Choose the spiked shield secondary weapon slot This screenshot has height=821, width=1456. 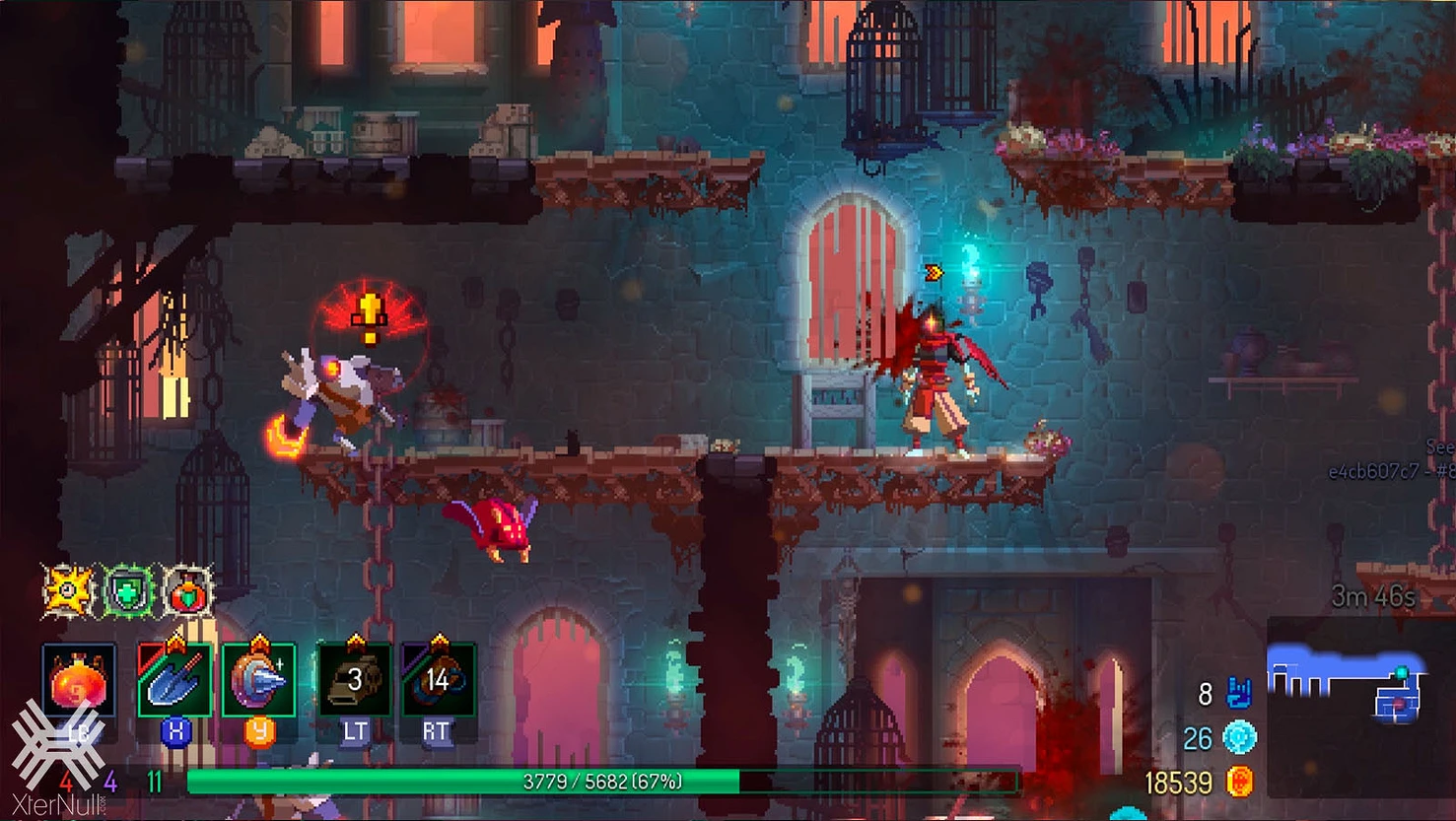click(258, 680)
